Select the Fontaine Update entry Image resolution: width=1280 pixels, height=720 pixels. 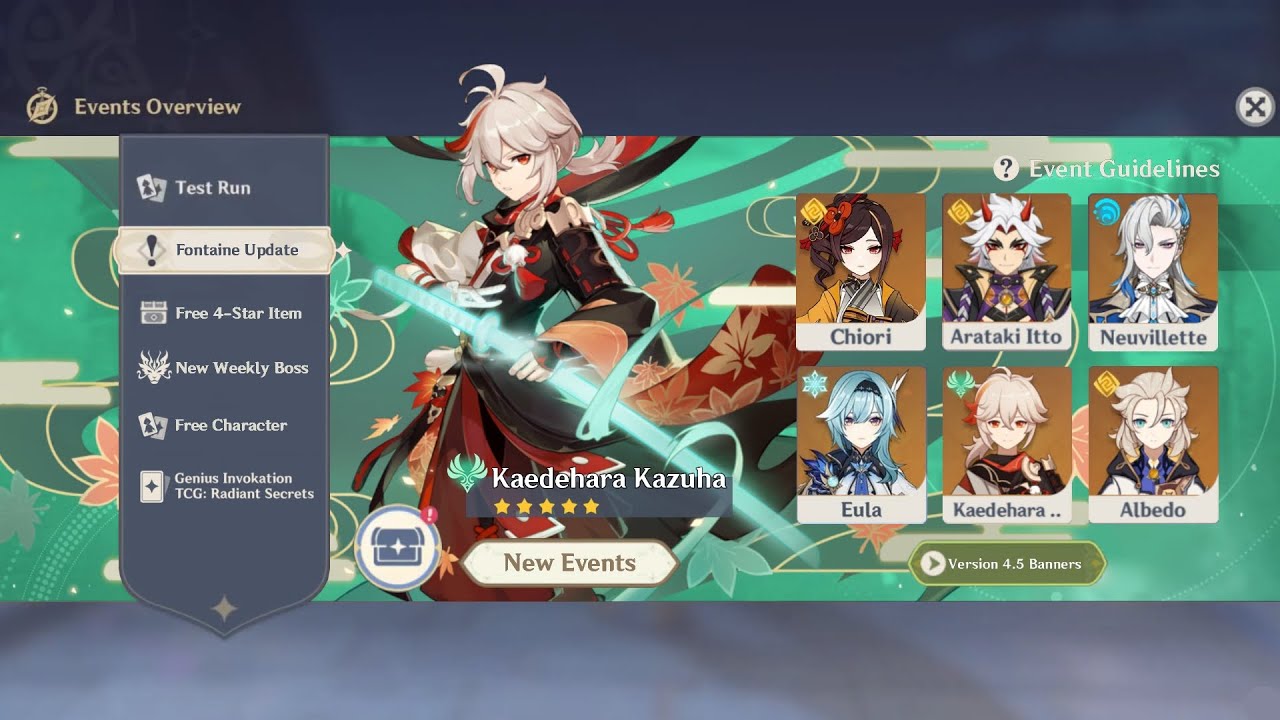tap(225, 250)
